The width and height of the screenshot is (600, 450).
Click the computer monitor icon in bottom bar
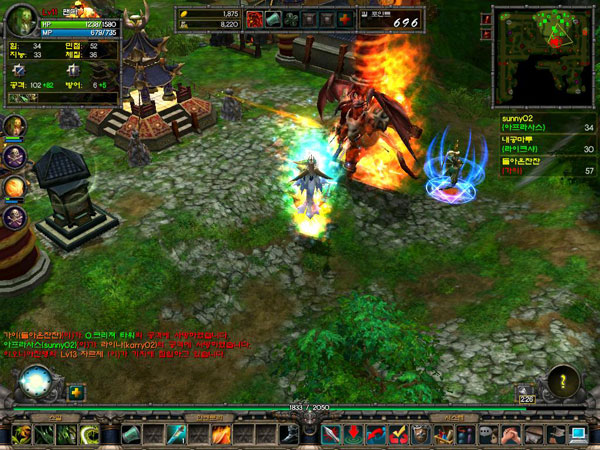pyautogui.click(x=579, y=434)
